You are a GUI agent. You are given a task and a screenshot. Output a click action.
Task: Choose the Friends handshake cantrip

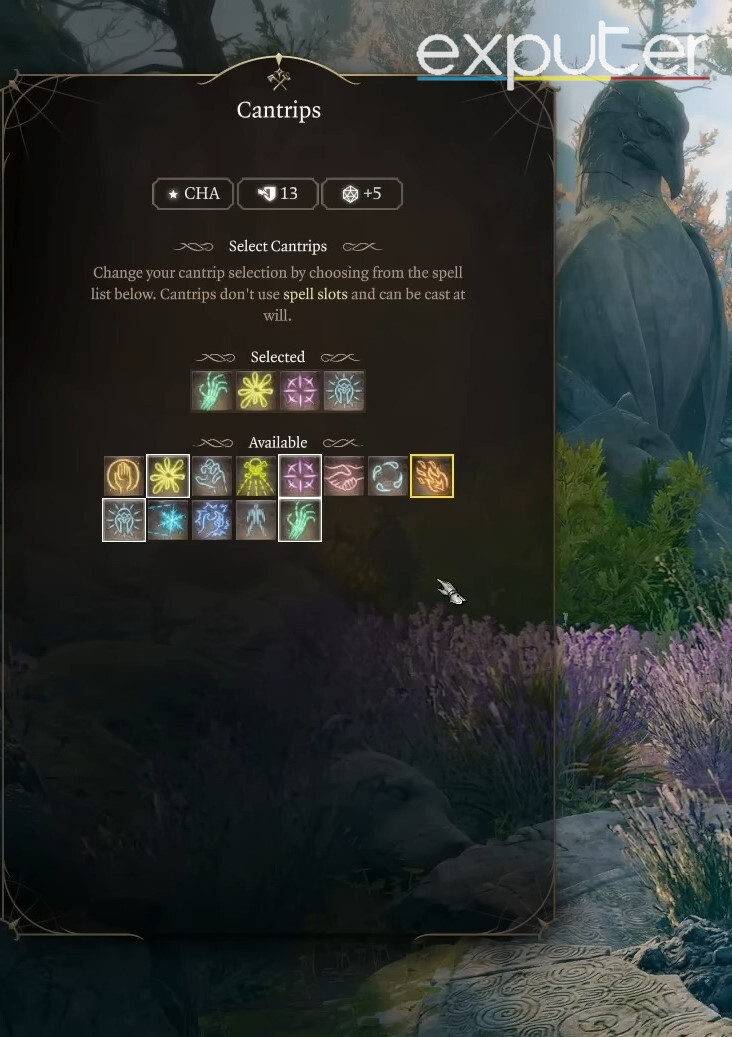click(x=344, y=476)
